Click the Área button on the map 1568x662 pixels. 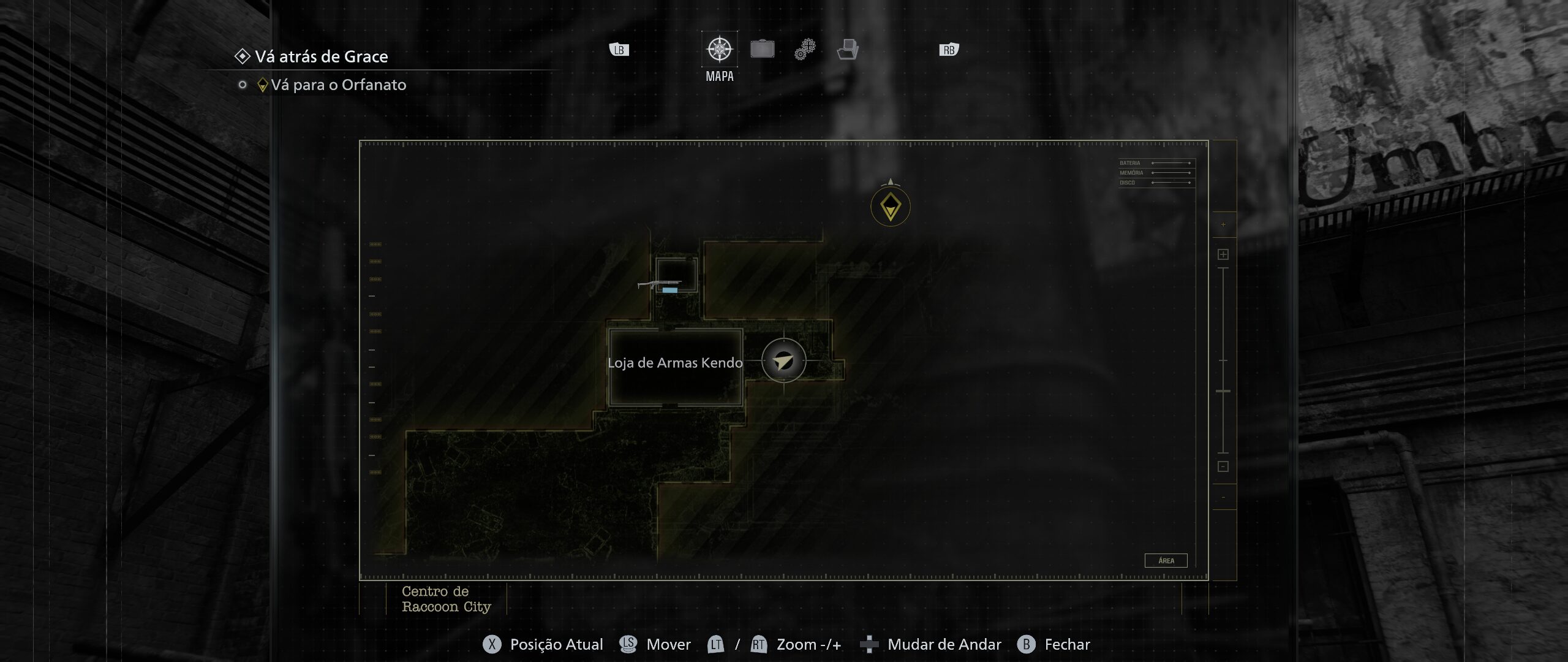tap(1166, 560)
